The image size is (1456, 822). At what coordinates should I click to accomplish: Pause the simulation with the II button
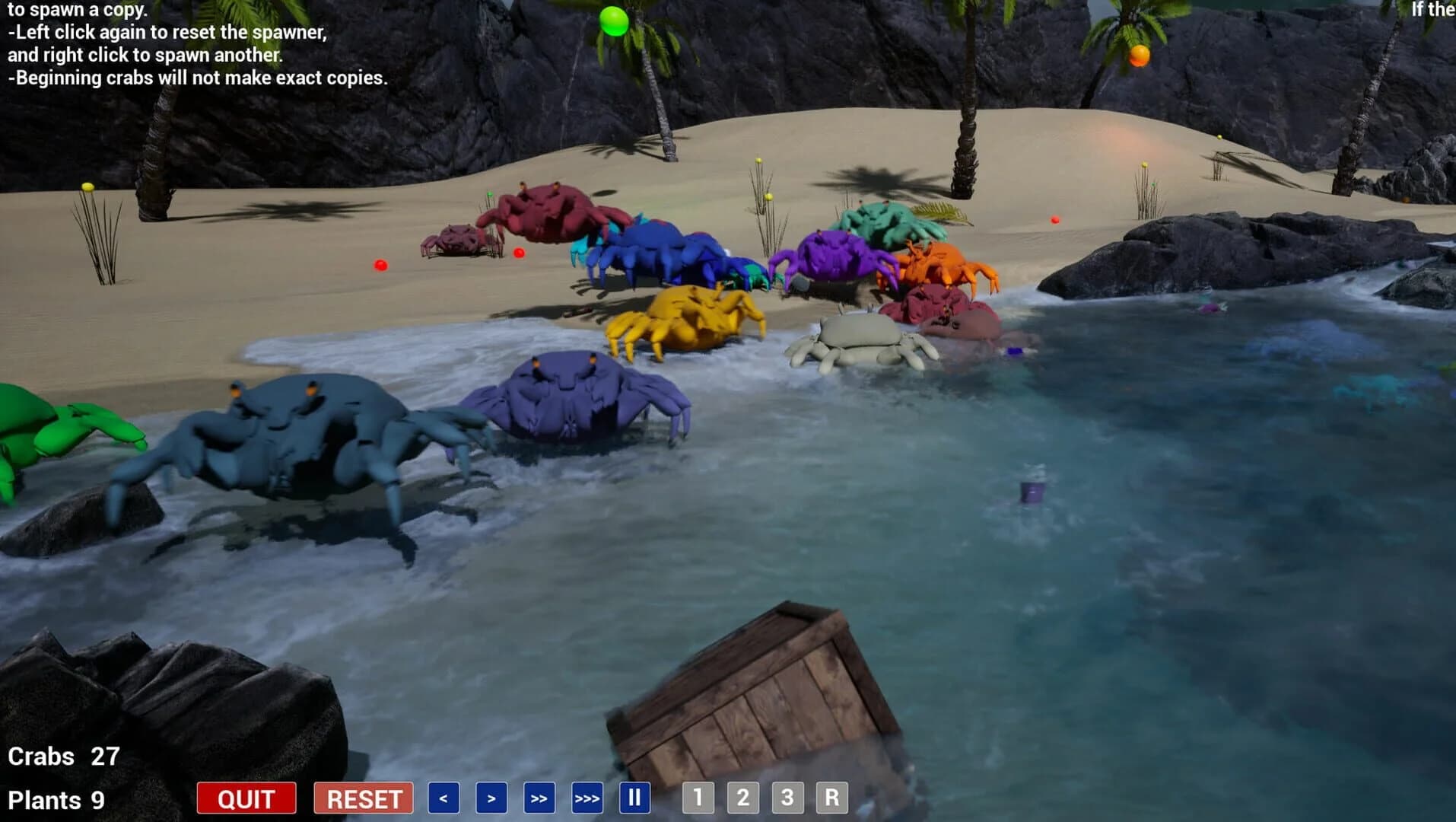coord(635,798)
